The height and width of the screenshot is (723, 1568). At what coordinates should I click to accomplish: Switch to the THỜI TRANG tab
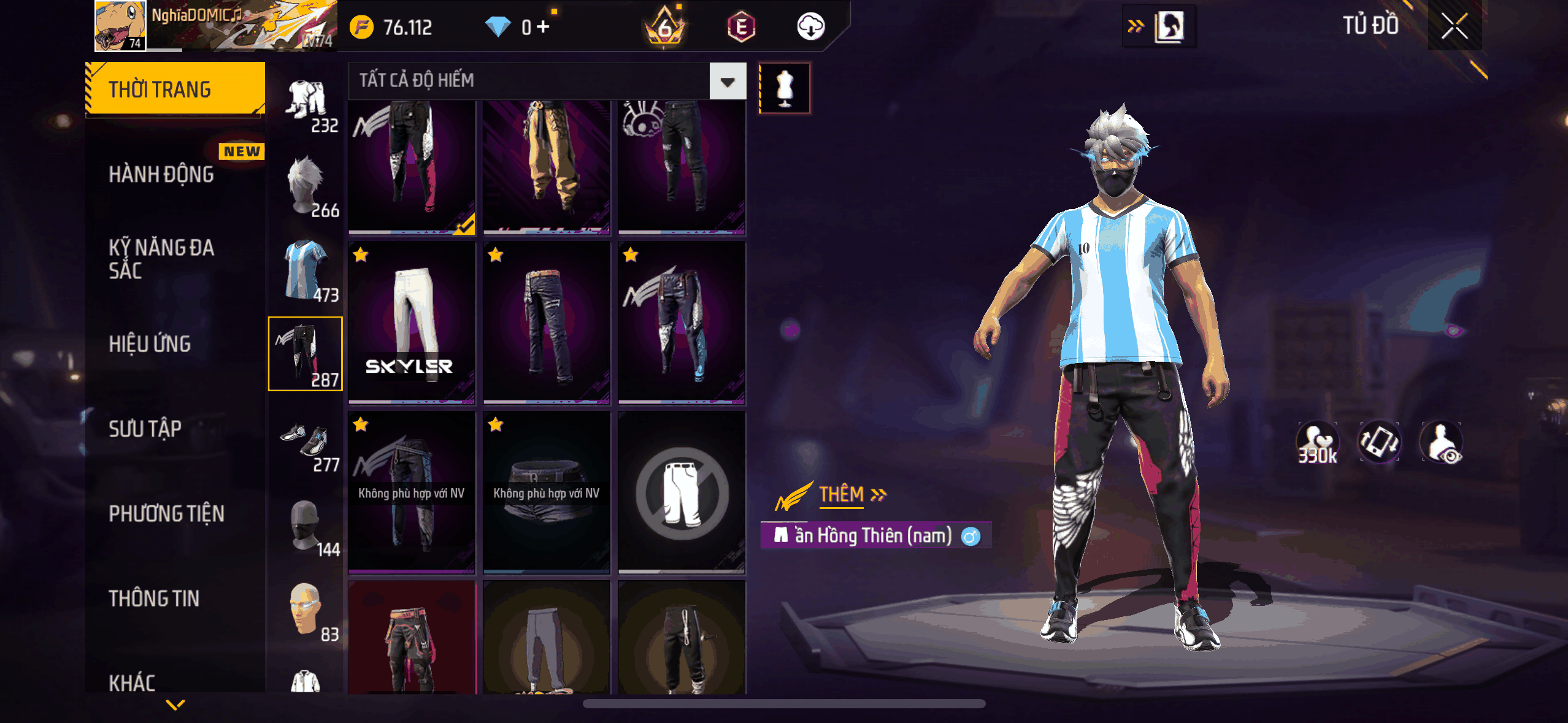click(x=175, y=89)
